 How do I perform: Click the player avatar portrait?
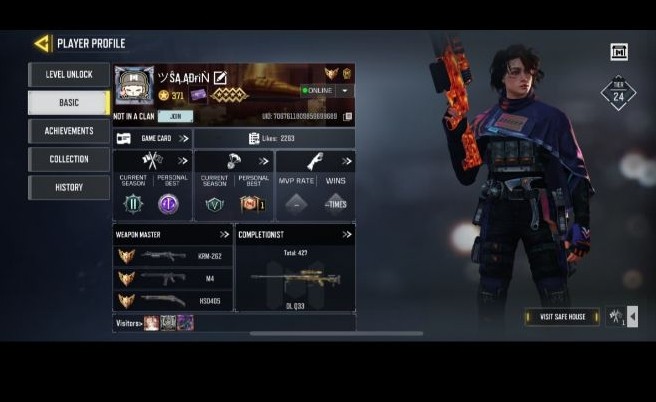coord(133,86)
